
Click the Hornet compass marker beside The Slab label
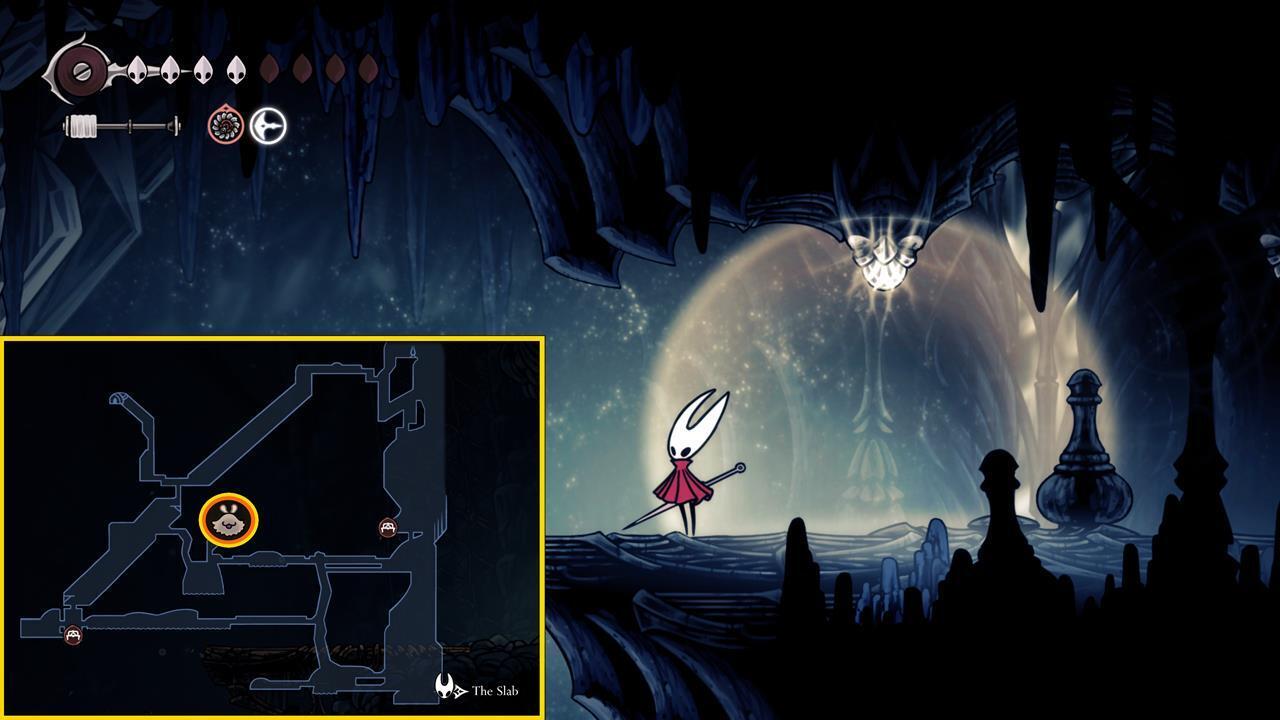click(444, 686)
